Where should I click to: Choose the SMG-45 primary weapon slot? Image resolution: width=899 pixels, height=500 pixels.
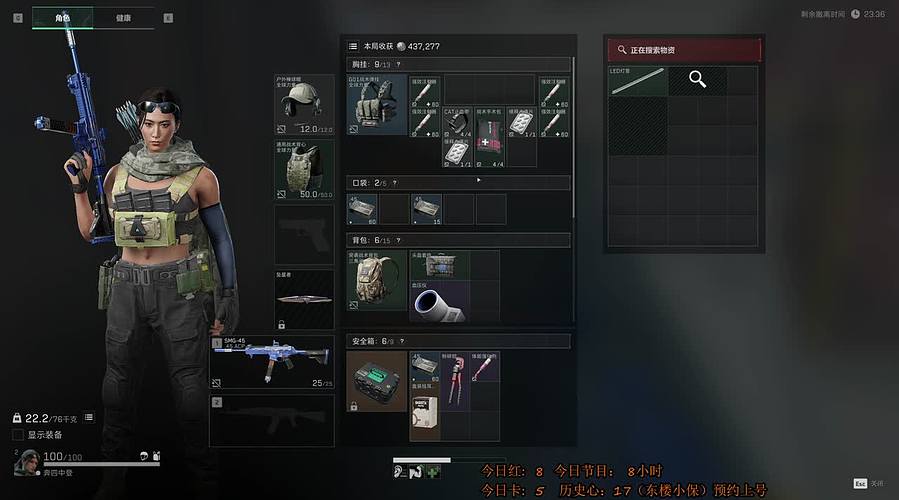272,360
